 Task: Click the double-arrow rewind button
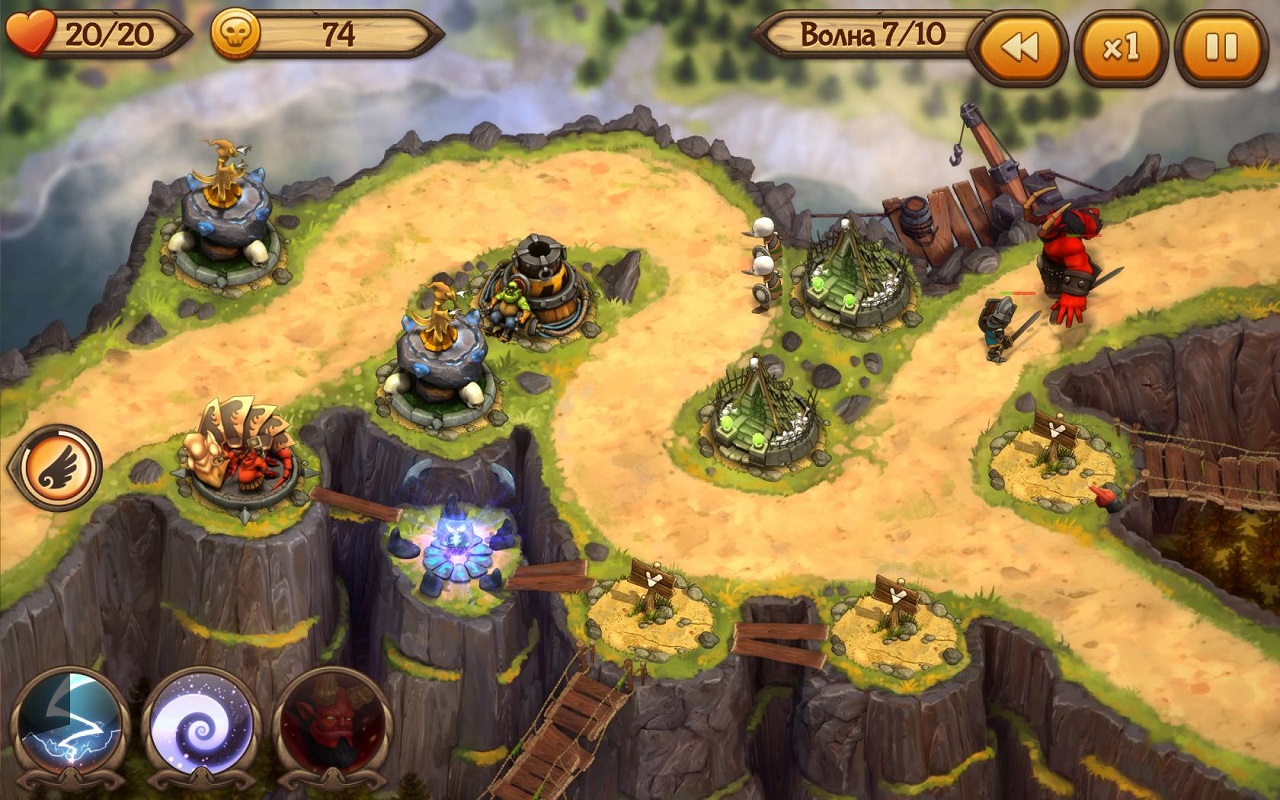click(x=1018, y=48)
